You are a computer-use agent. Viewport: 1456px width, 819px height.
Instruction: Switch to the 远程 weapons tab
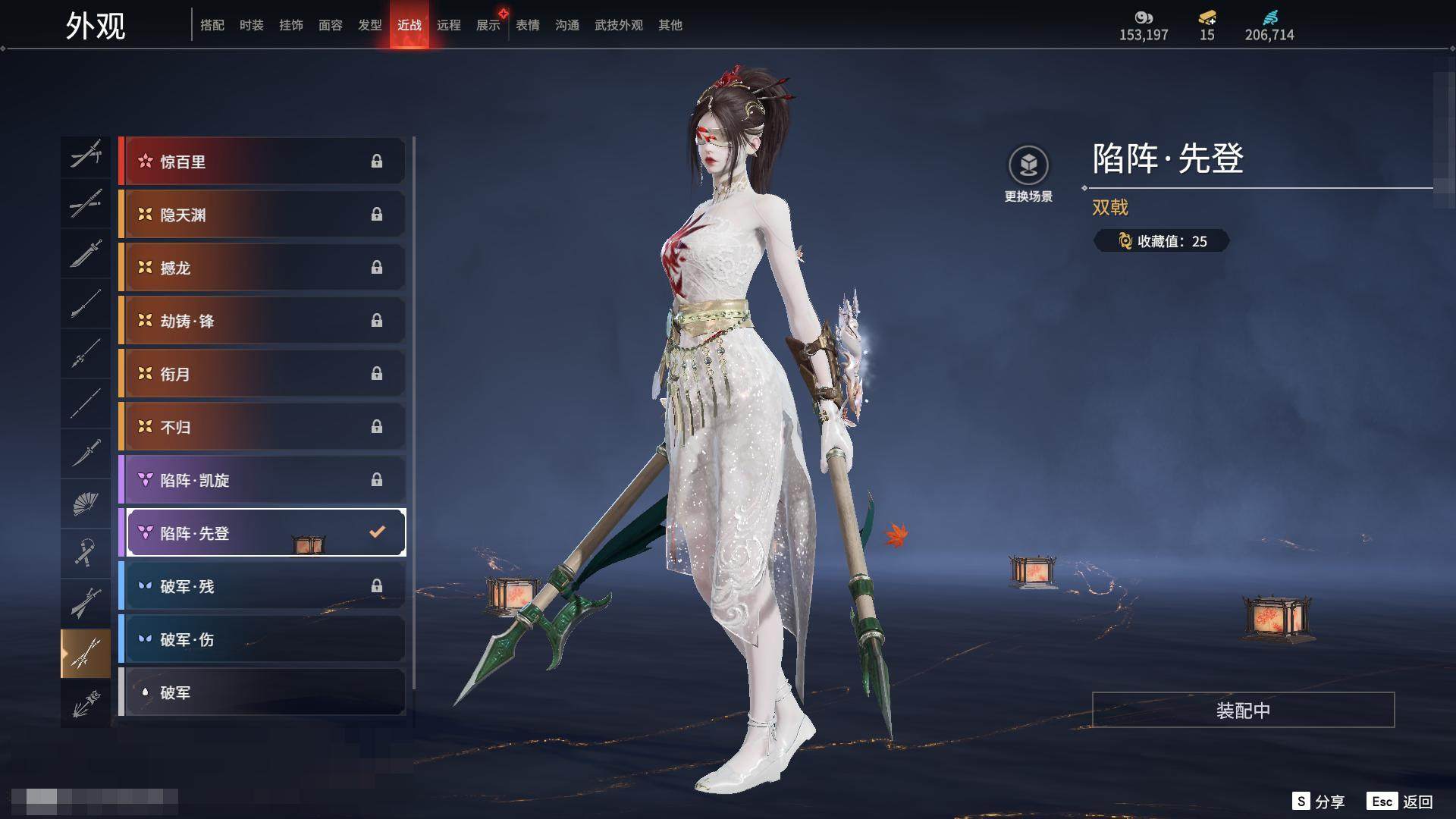448,25
